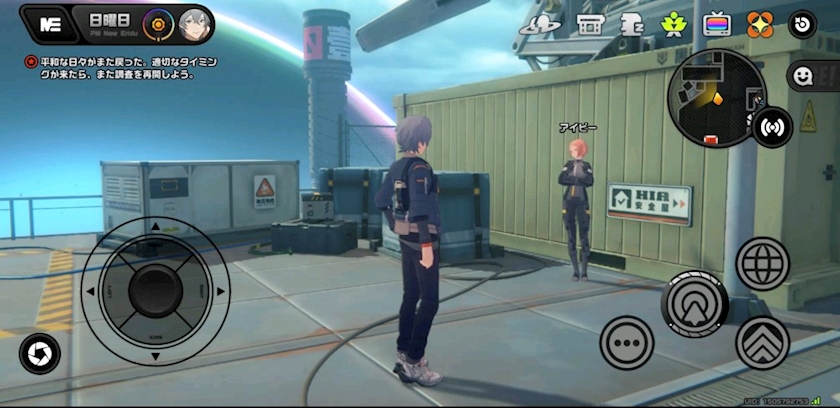Expand the circular minimap

pyautogui.click(x=717, y=97)
